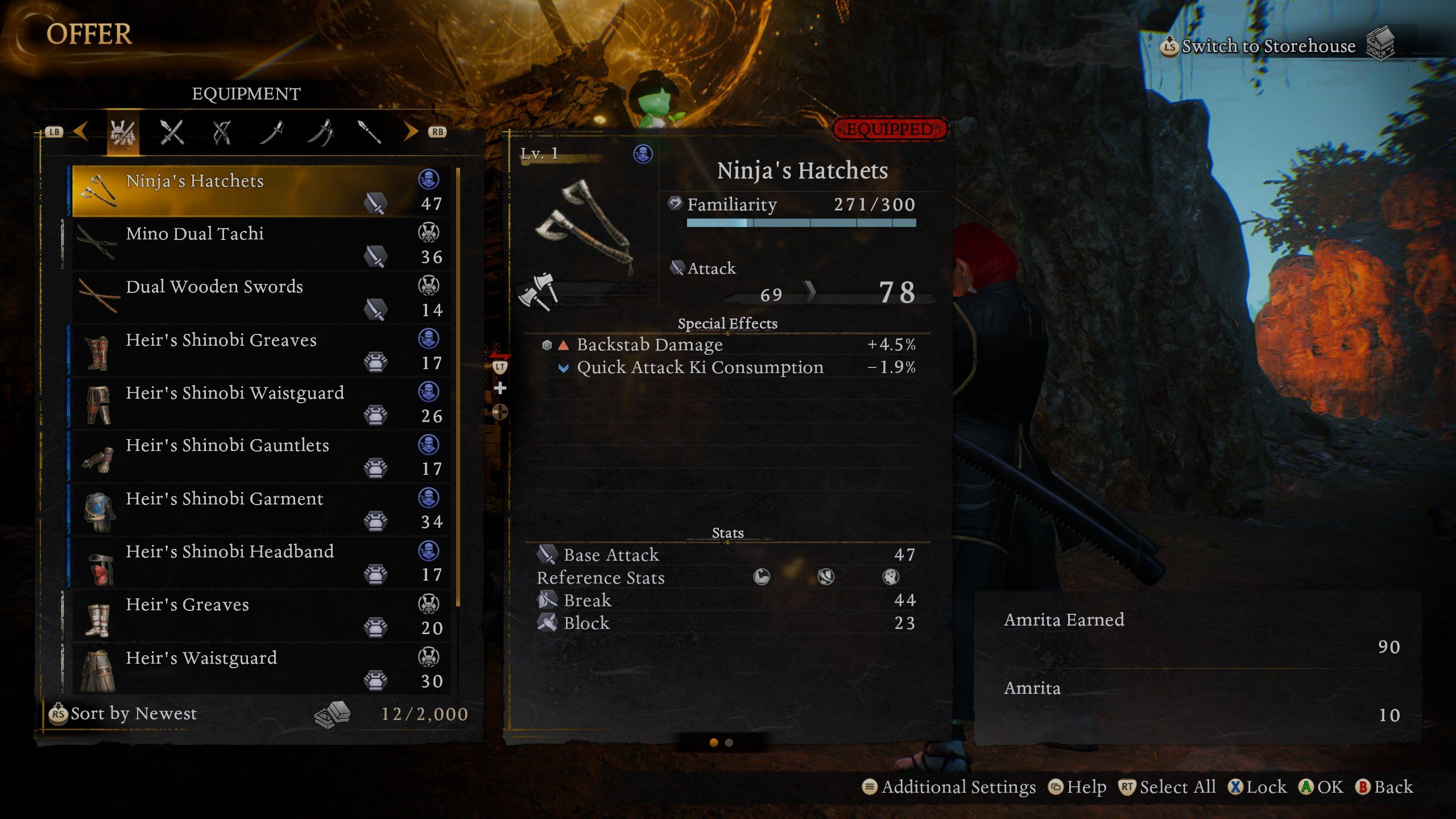Choose Mino Dual Tachi from the list
The height and width of the screenshot is (819, 1456).
[262, 245]
